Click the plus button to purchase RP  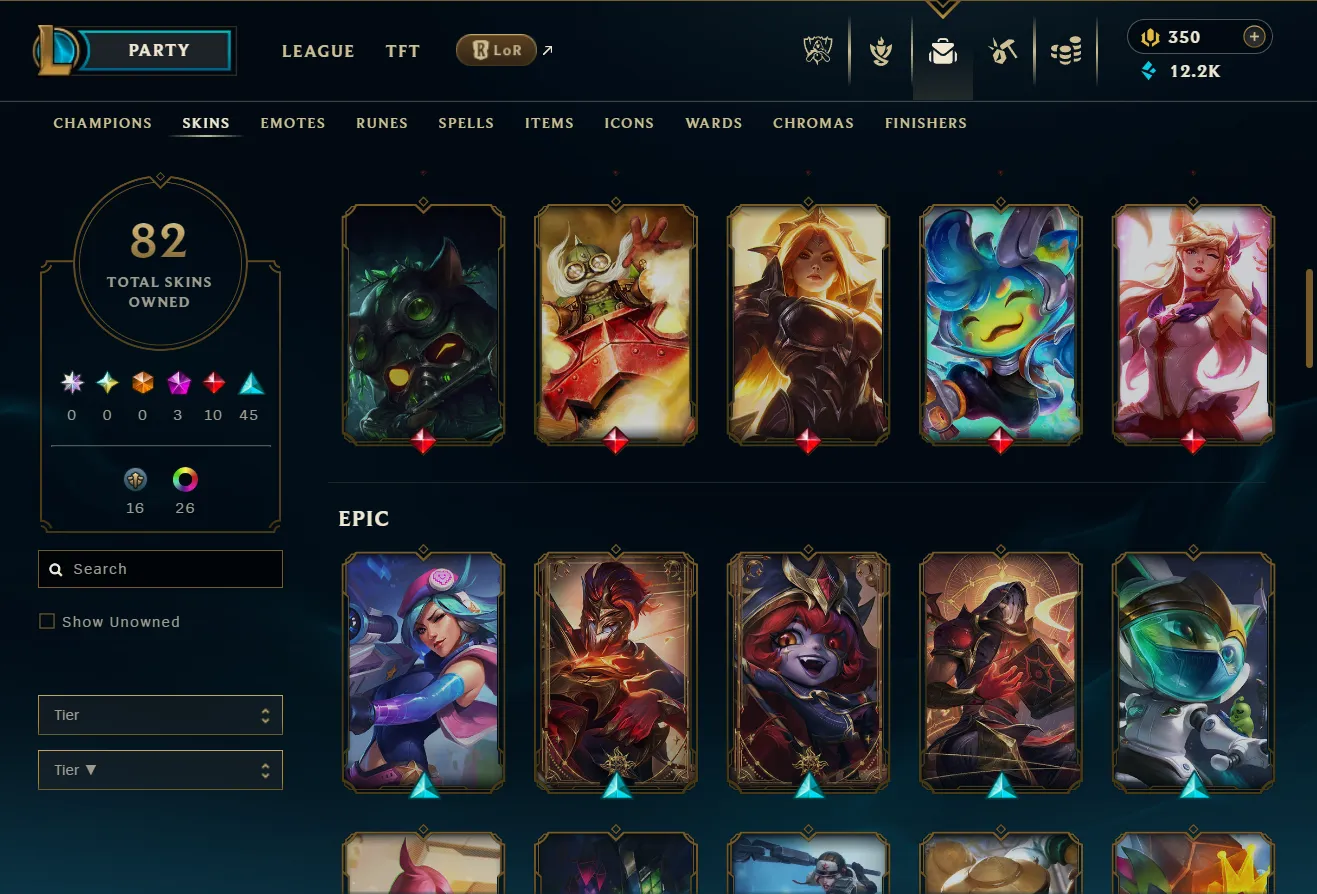click(1254, 36)
